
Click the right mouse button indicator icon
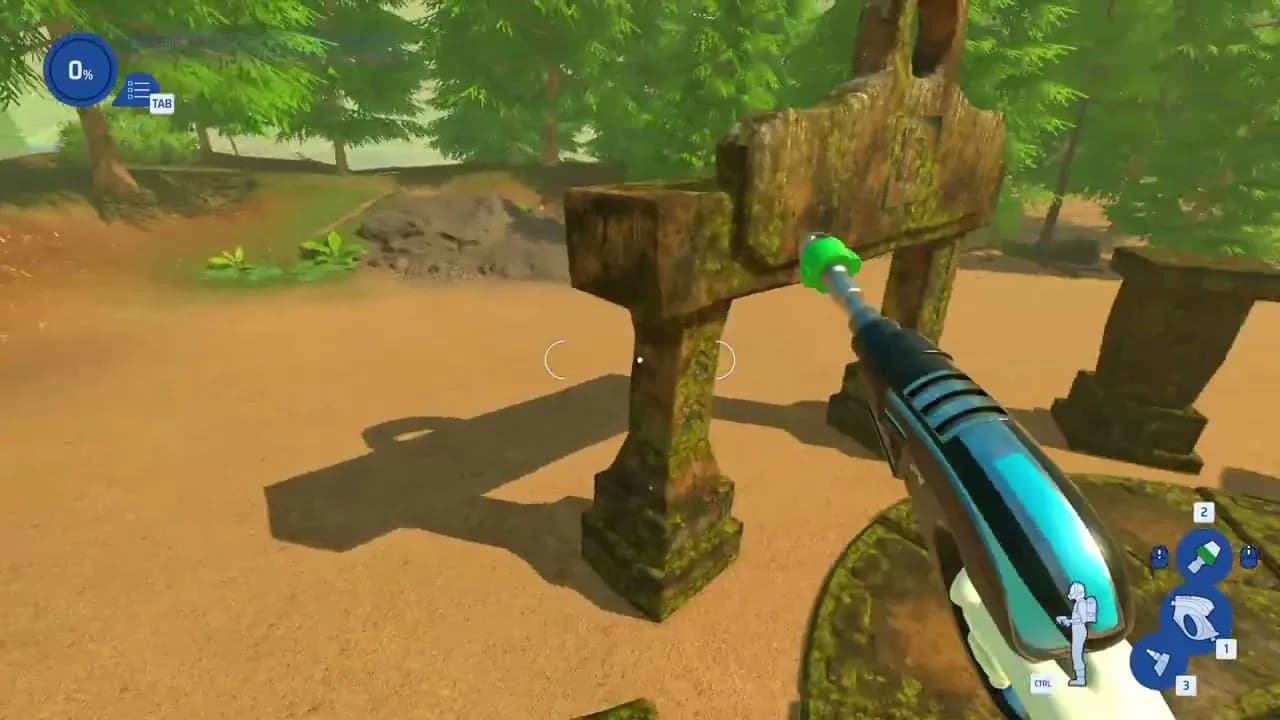[1250, 556]
